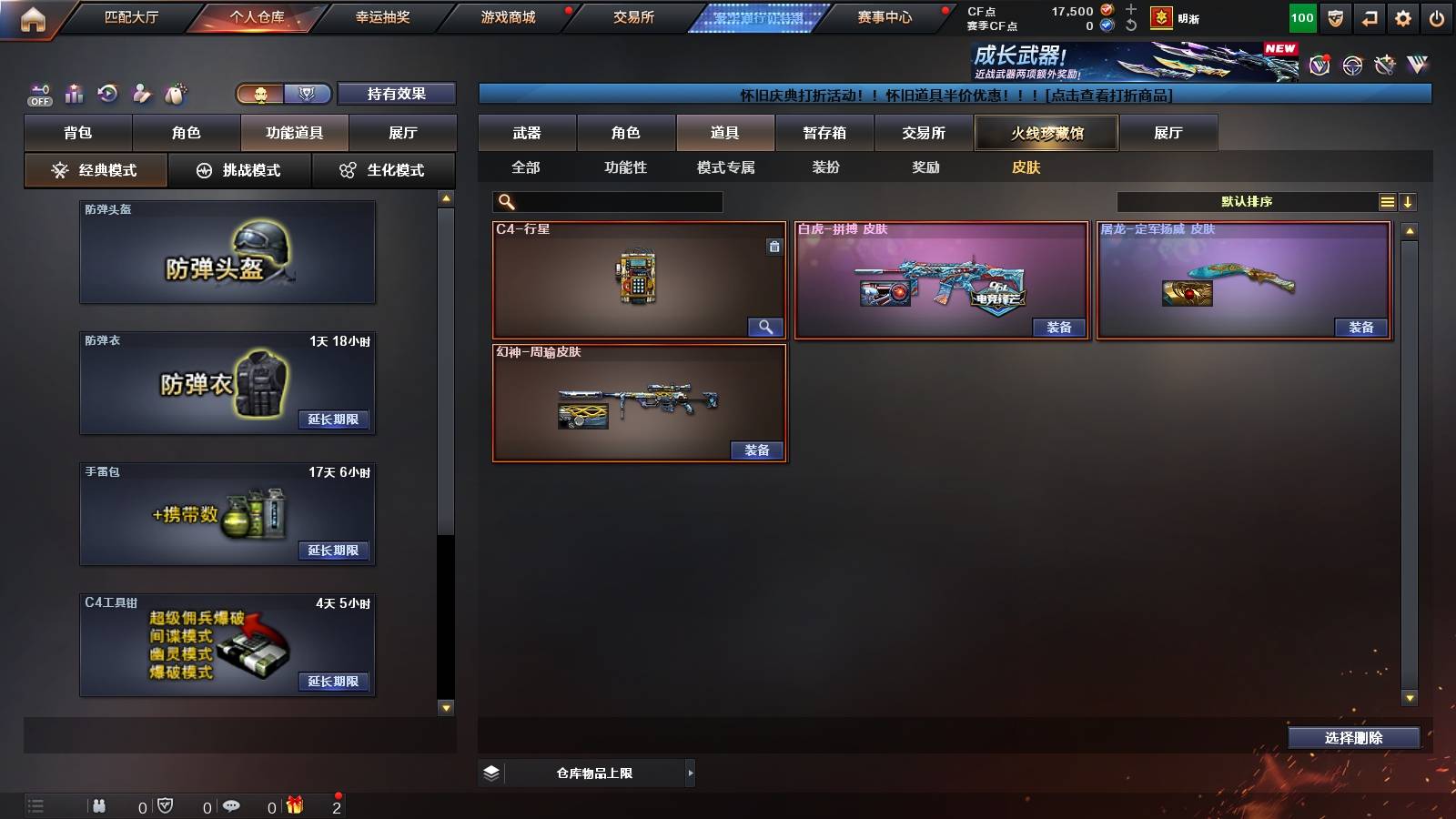Click the power/exit icon at top right
Screen dimensions: 1456x819
coord(1438,16)
